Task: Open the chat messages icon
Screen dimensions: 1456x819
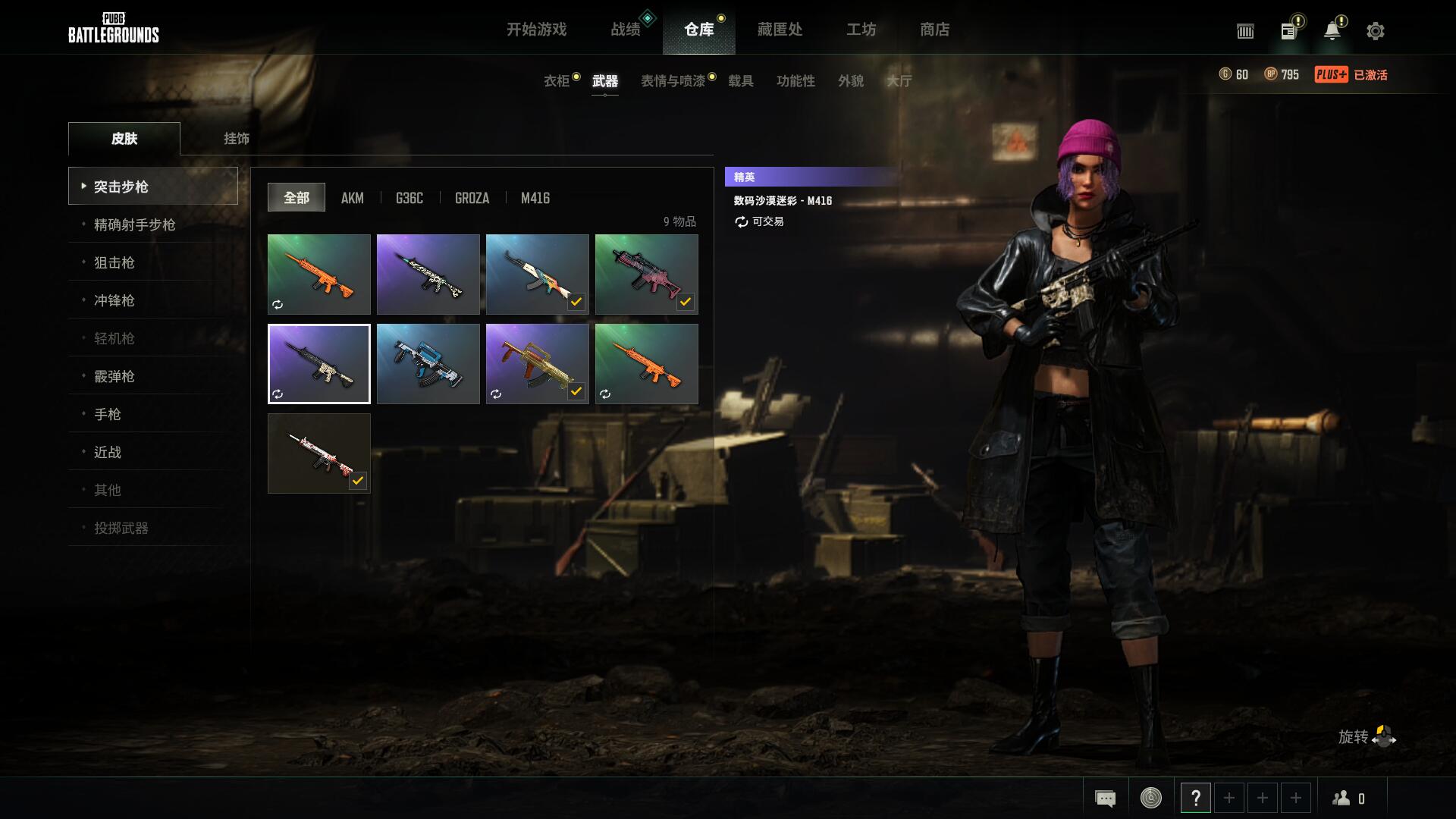Action: click(1106, 798)
